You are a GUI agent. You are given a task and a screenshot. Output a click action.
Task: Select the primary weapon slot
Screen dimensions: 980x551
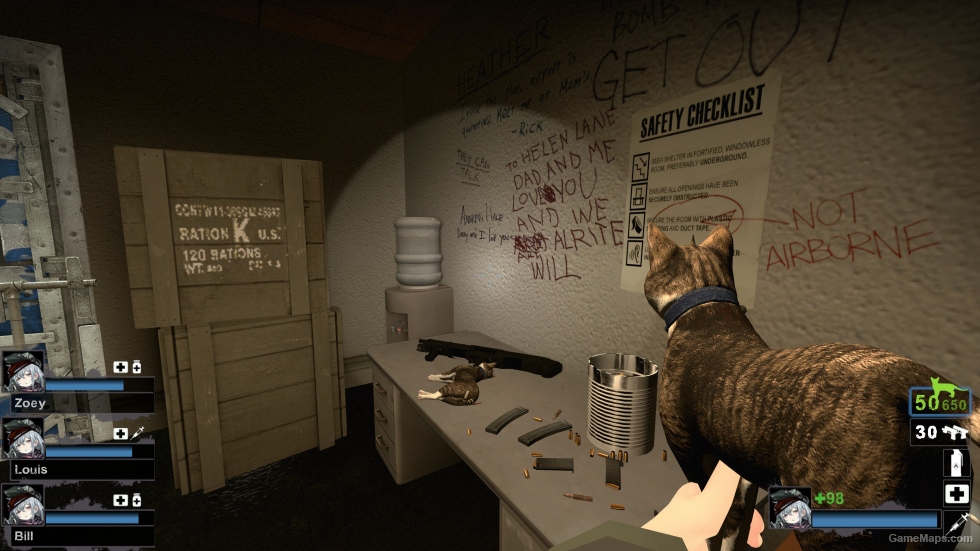coord(940,400)
